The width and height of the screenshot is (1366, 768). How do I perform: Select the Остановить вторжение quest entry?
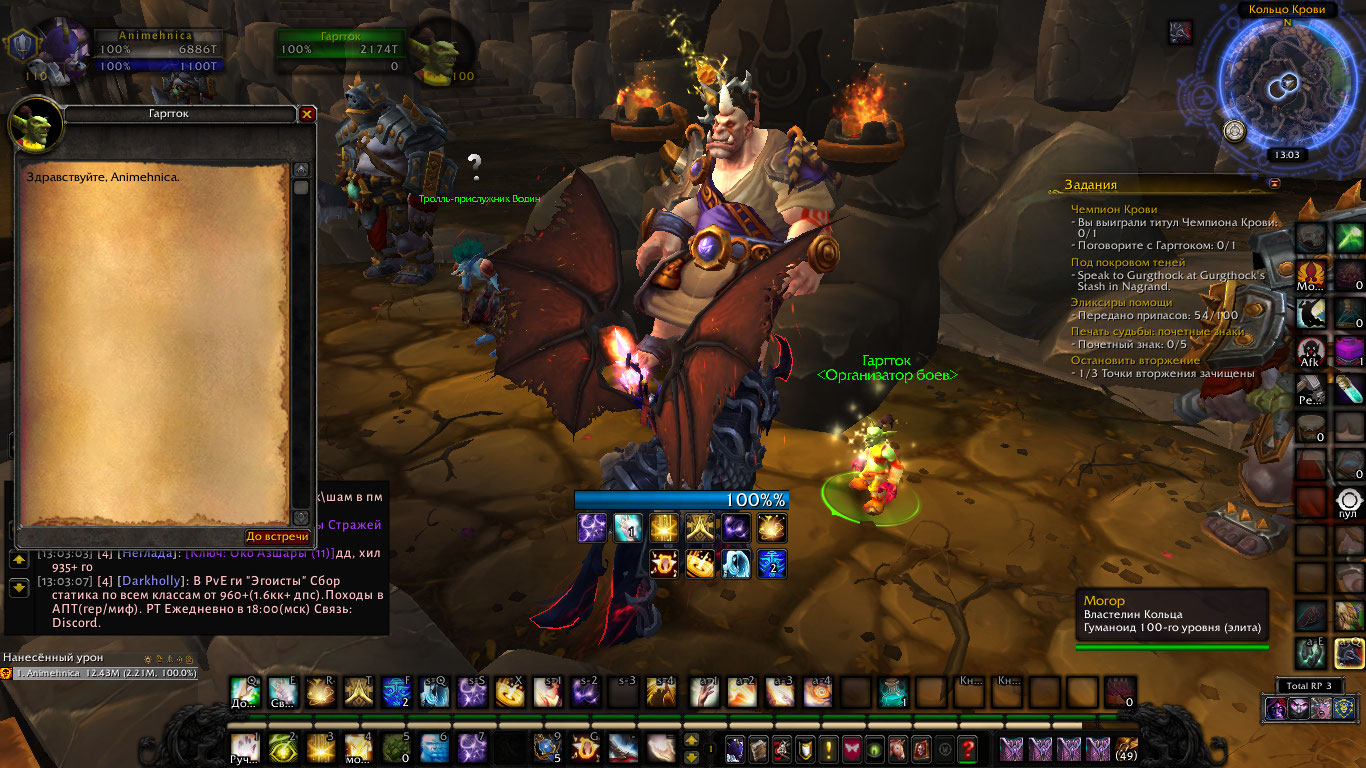point(1135,360)
